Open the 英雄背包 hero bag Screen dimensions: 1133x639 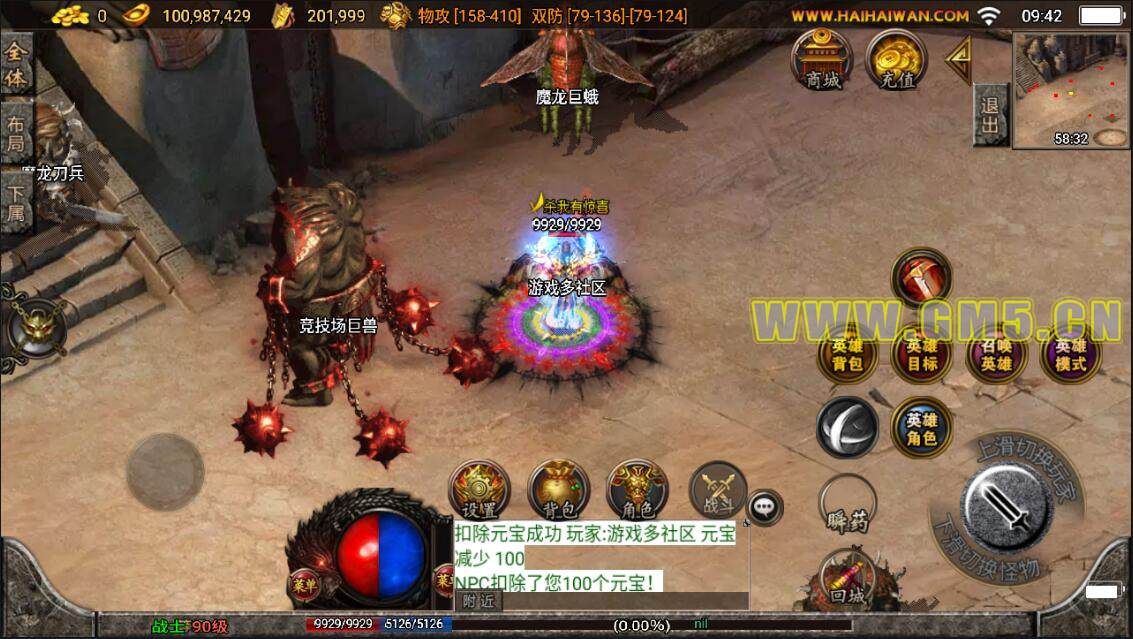point(847,356)
